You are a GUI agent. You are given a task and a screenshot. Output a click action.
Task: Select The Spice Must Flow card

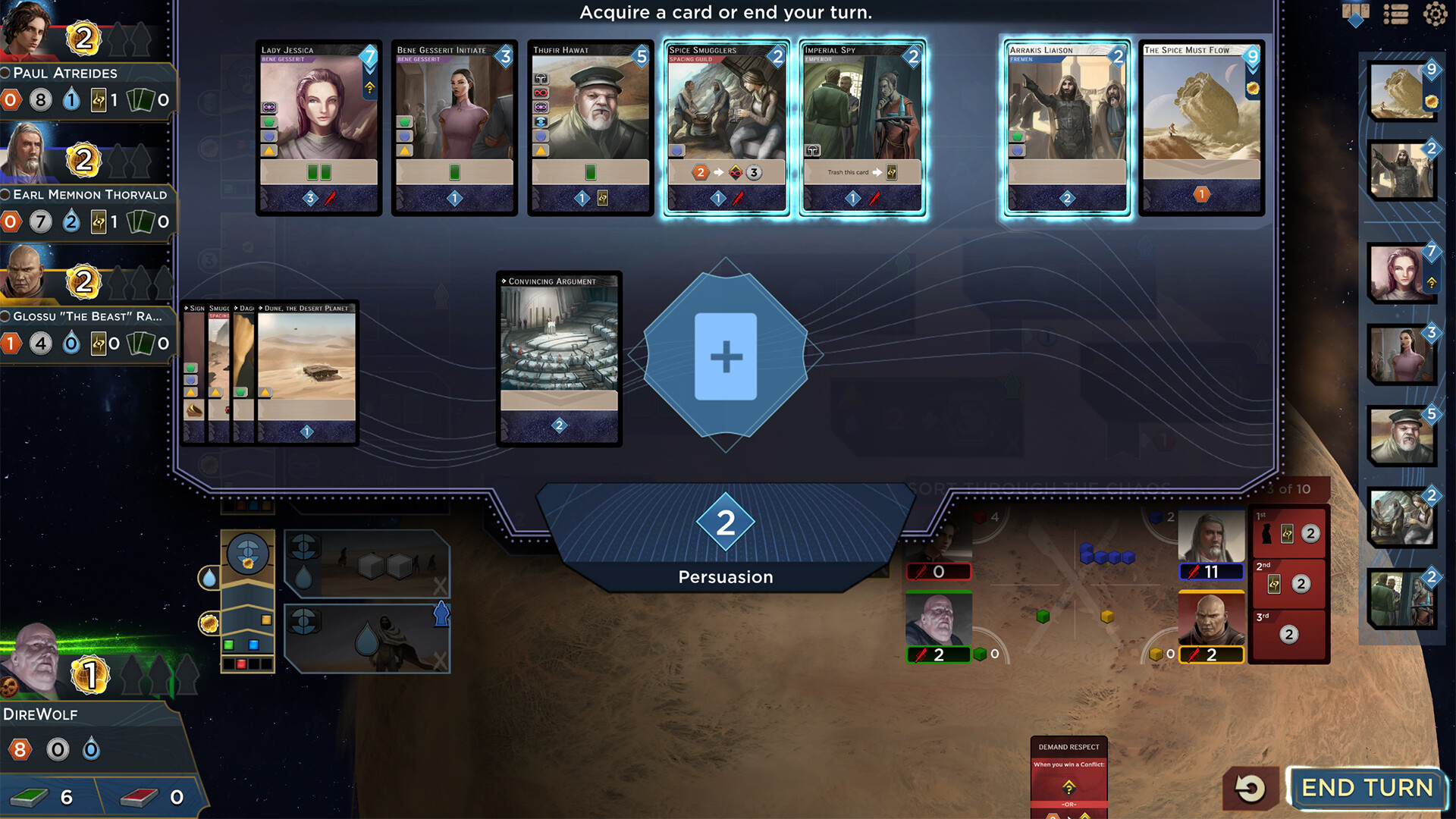pyautogui.click(x=1201, y=127)
